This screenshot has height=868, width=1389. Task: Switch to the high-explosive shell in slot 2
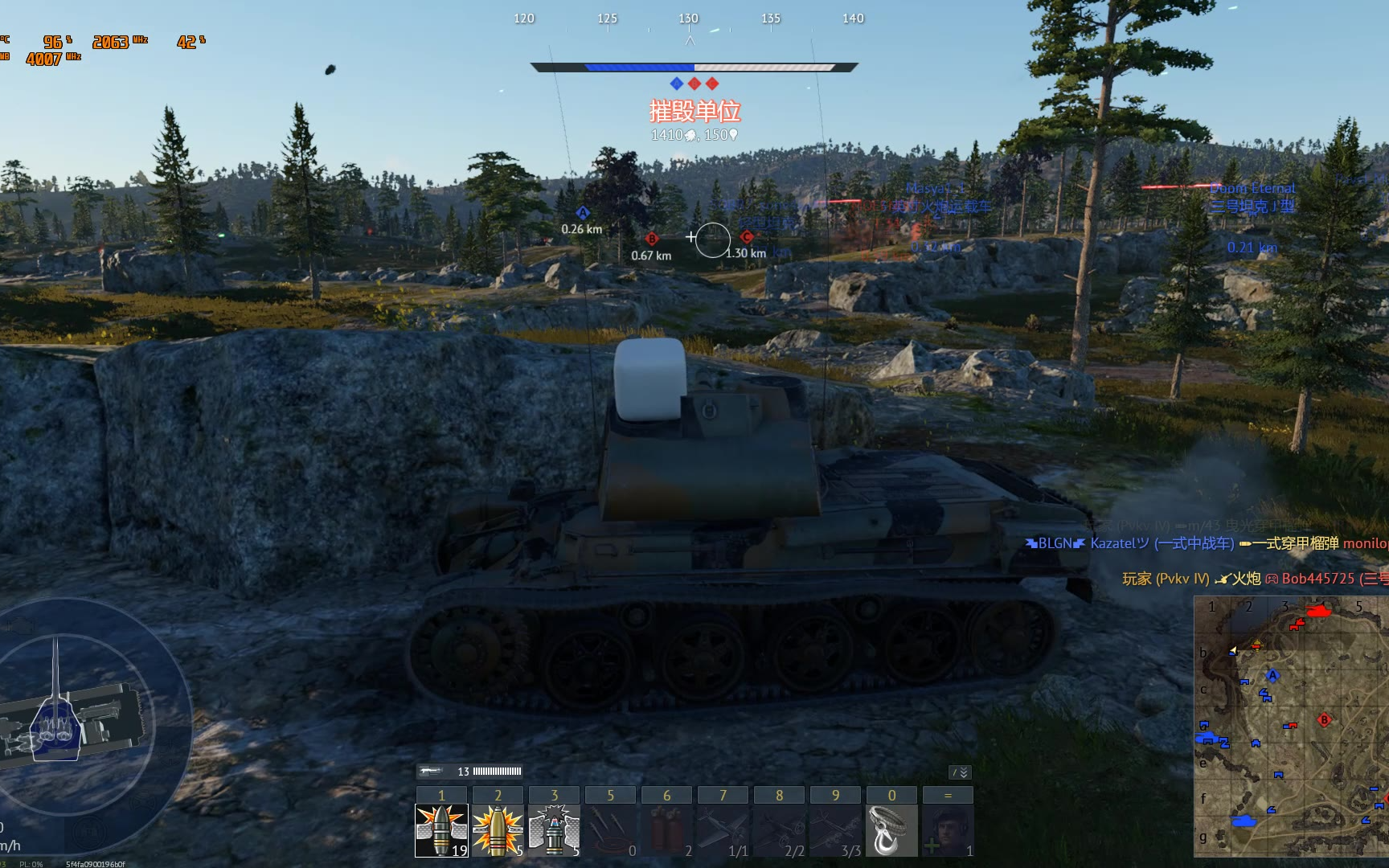pyautogui.click(x=498, y=830)
